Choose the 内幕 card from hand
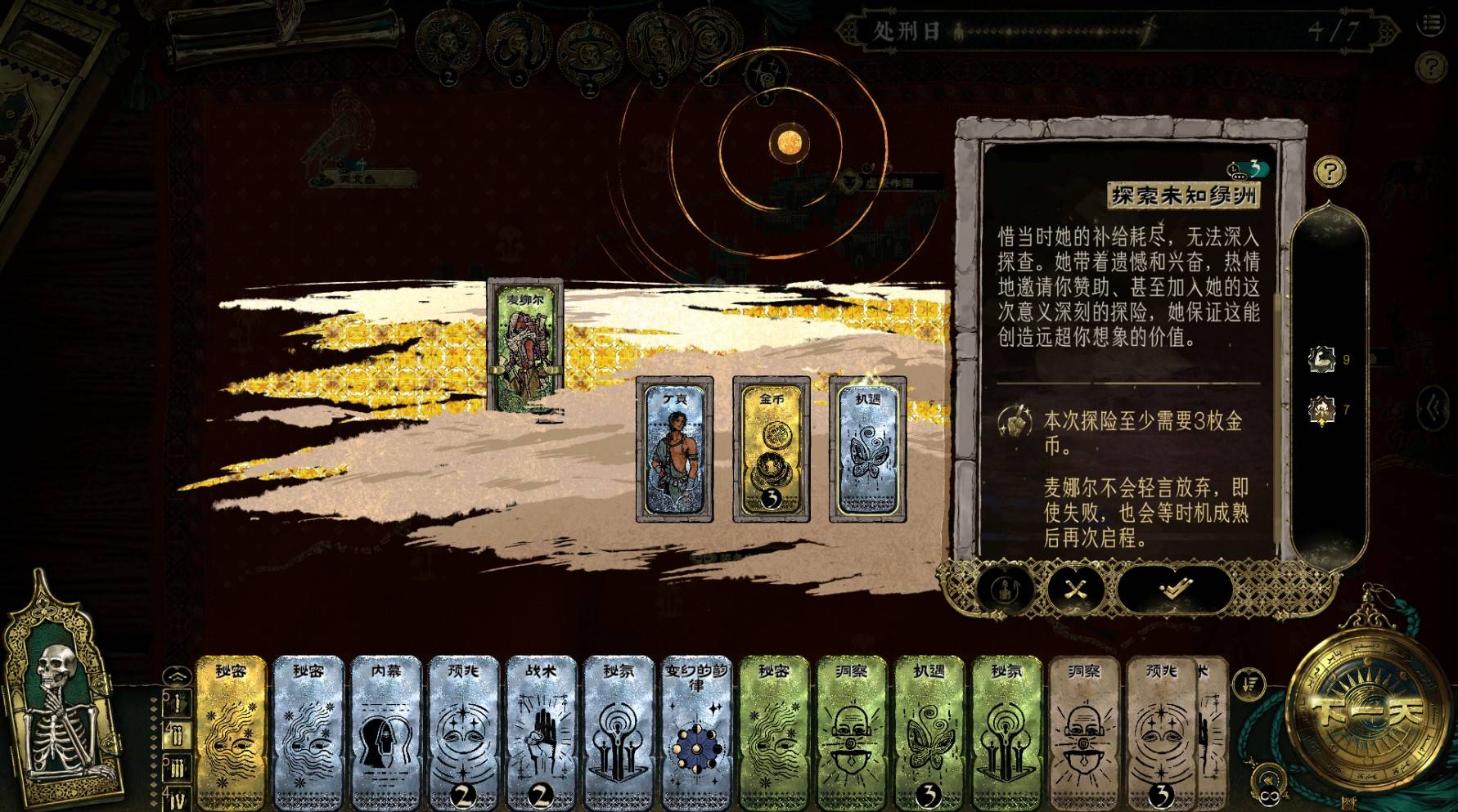Image resolution: width=1458 pixels, height=812 pixels. coord(385,732)
